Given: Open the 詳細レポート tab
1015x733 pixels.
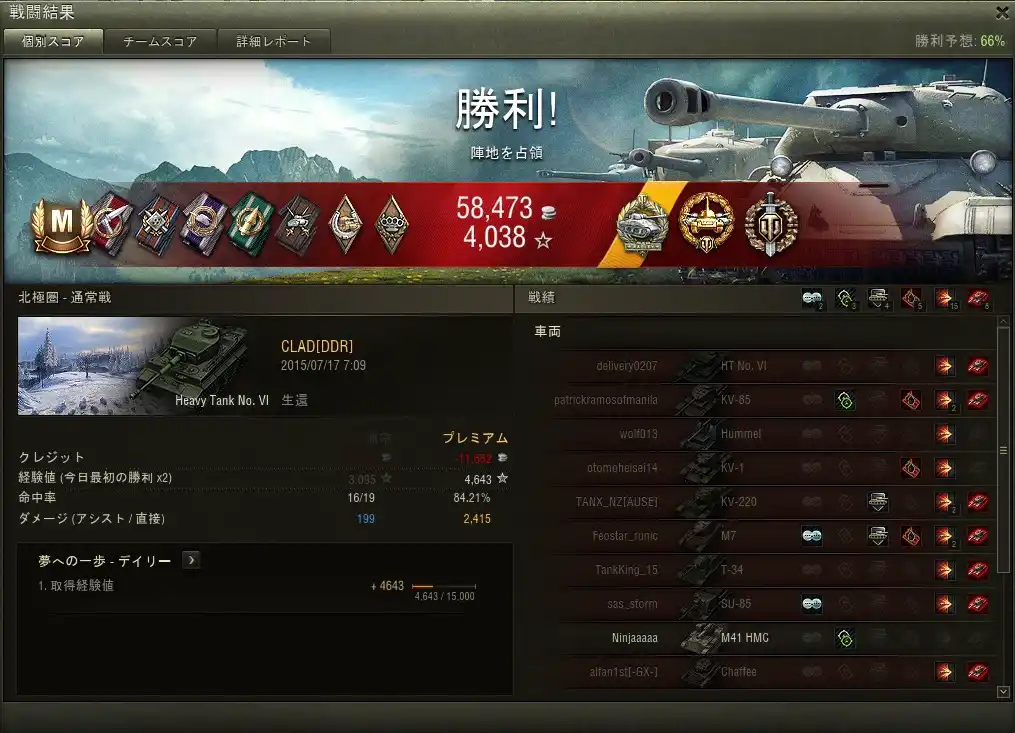Looking at the screenshot, I should pos(274,42).
